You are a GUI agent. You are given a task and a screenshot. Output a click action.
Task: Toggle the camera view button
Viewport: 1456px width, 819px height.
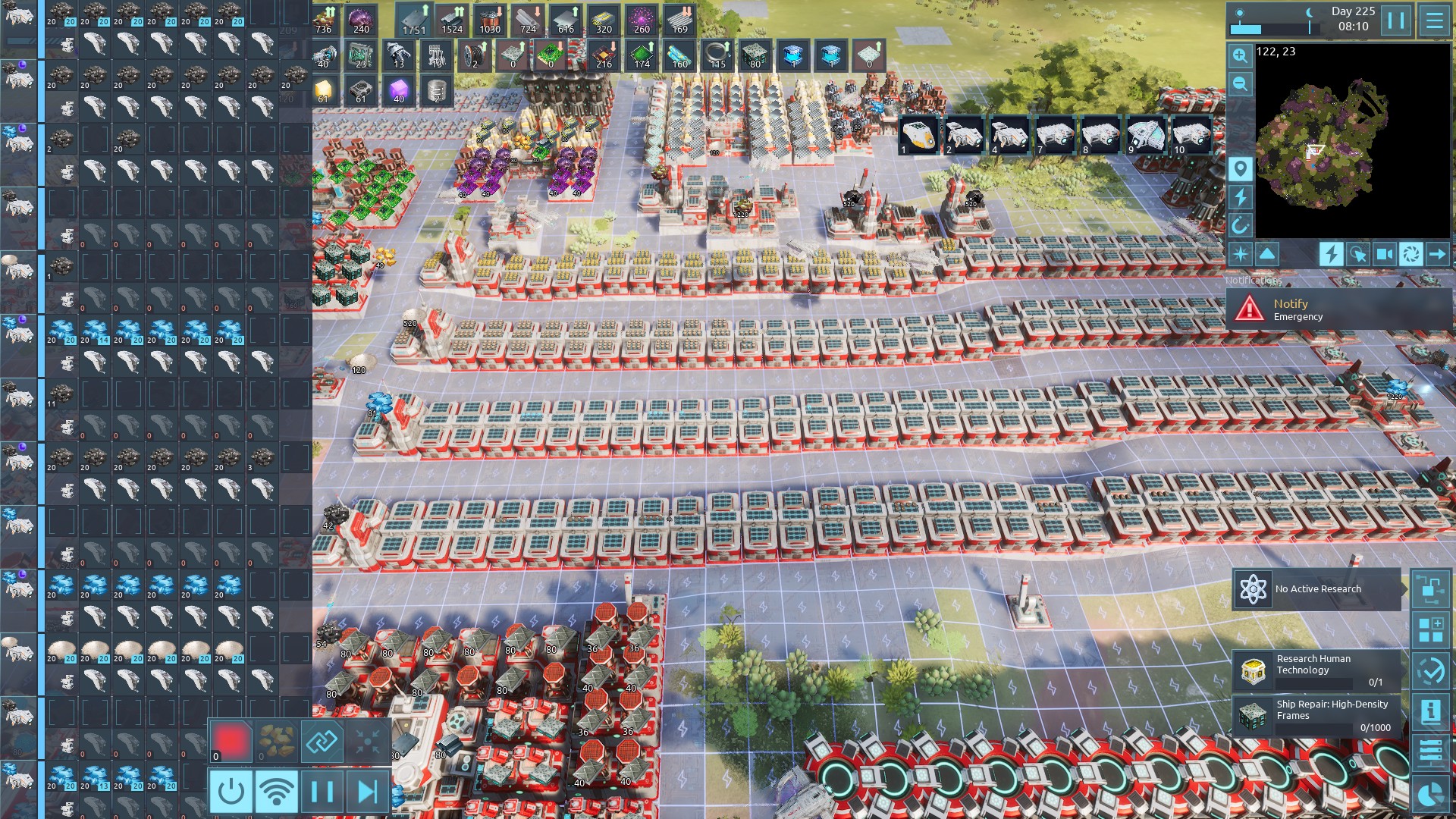pyautogui.click(x=1384, y=254)
